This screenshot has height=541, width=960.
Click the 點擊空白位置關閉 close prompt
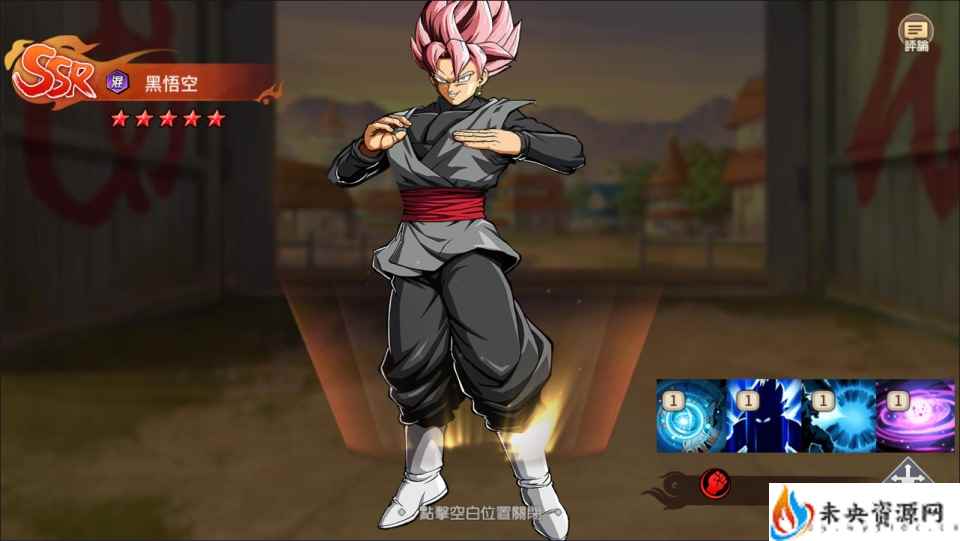pyautogui.click(x=478, y=511)
